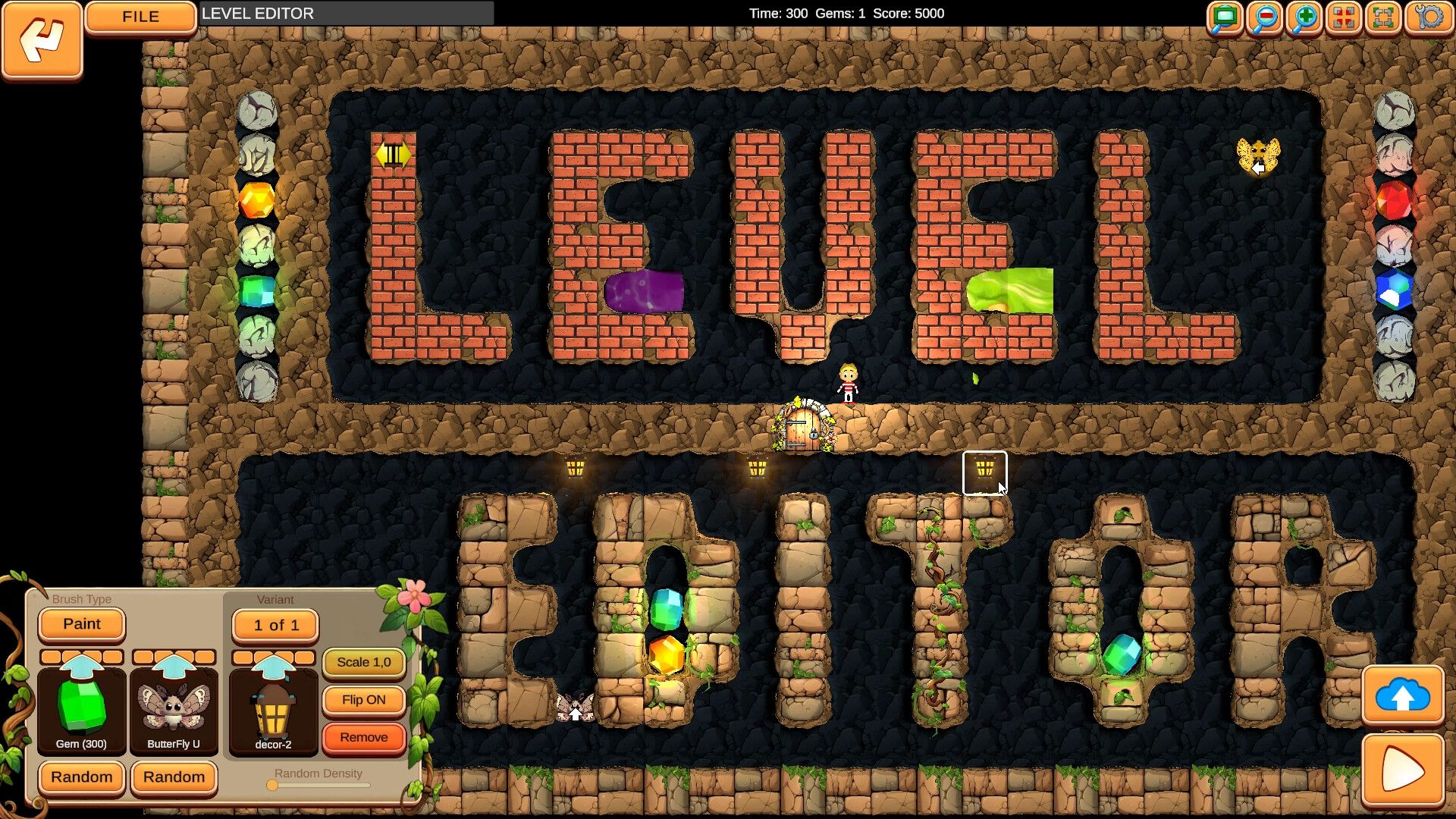The image size is (1456, 819).
Task: Open the Variant selector showing 1 of 1
Action: pos(275,625)
